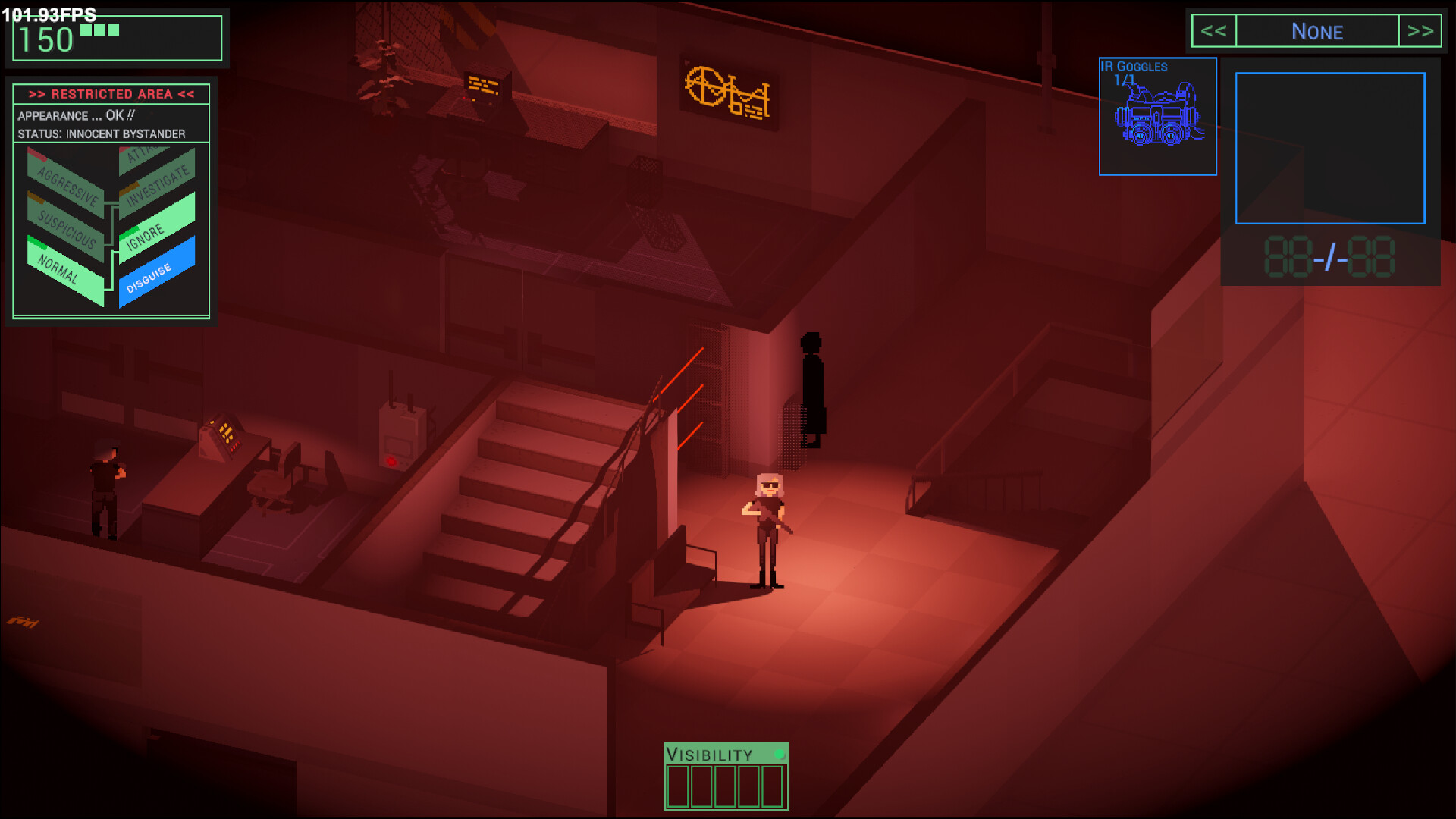Click the green visibility status dot
Viewport: 1456px width, 819px height.
(x=778, y=753)
